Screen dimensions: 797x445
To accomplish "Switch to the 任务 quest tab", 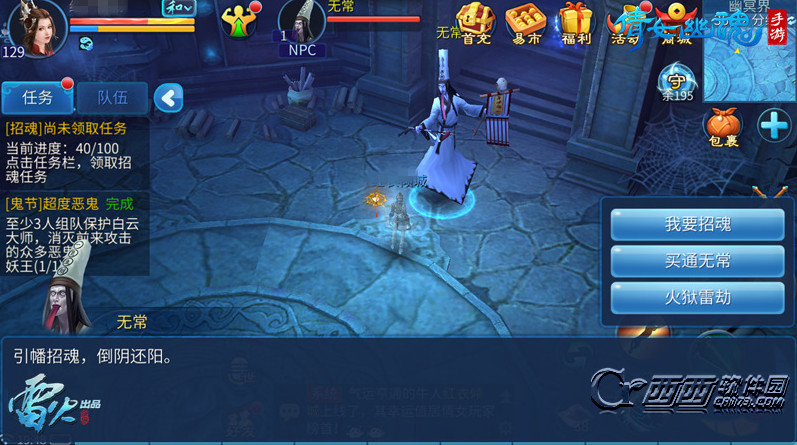I will click(x=37, y=98).
